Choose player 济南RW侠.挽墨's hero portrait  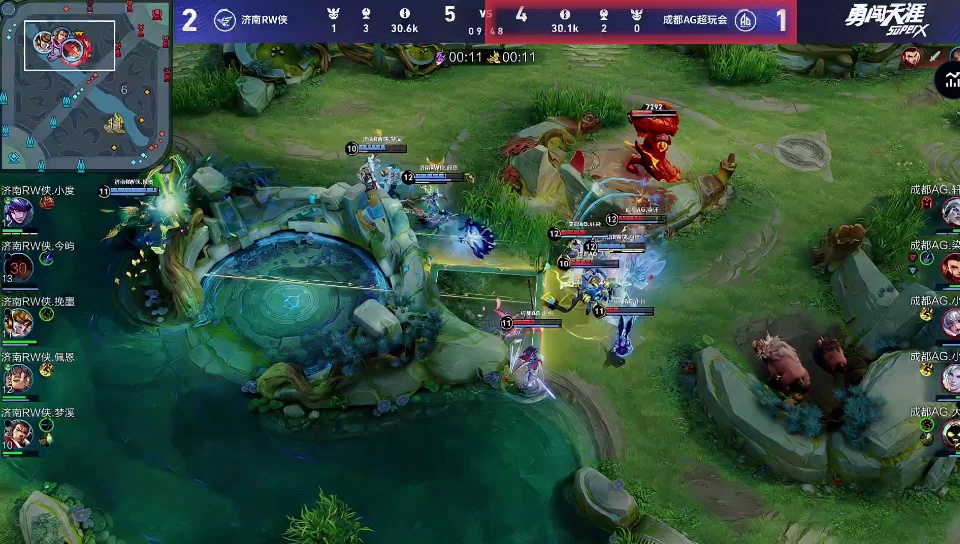(x=17, y=323)
